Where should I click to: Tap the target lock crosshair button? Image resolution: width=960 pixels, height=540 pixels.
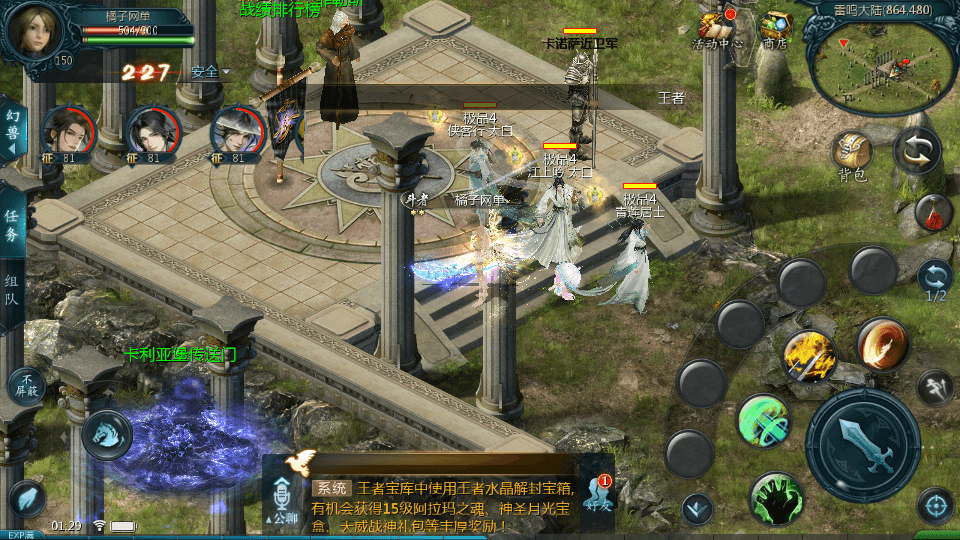[935, 505]
